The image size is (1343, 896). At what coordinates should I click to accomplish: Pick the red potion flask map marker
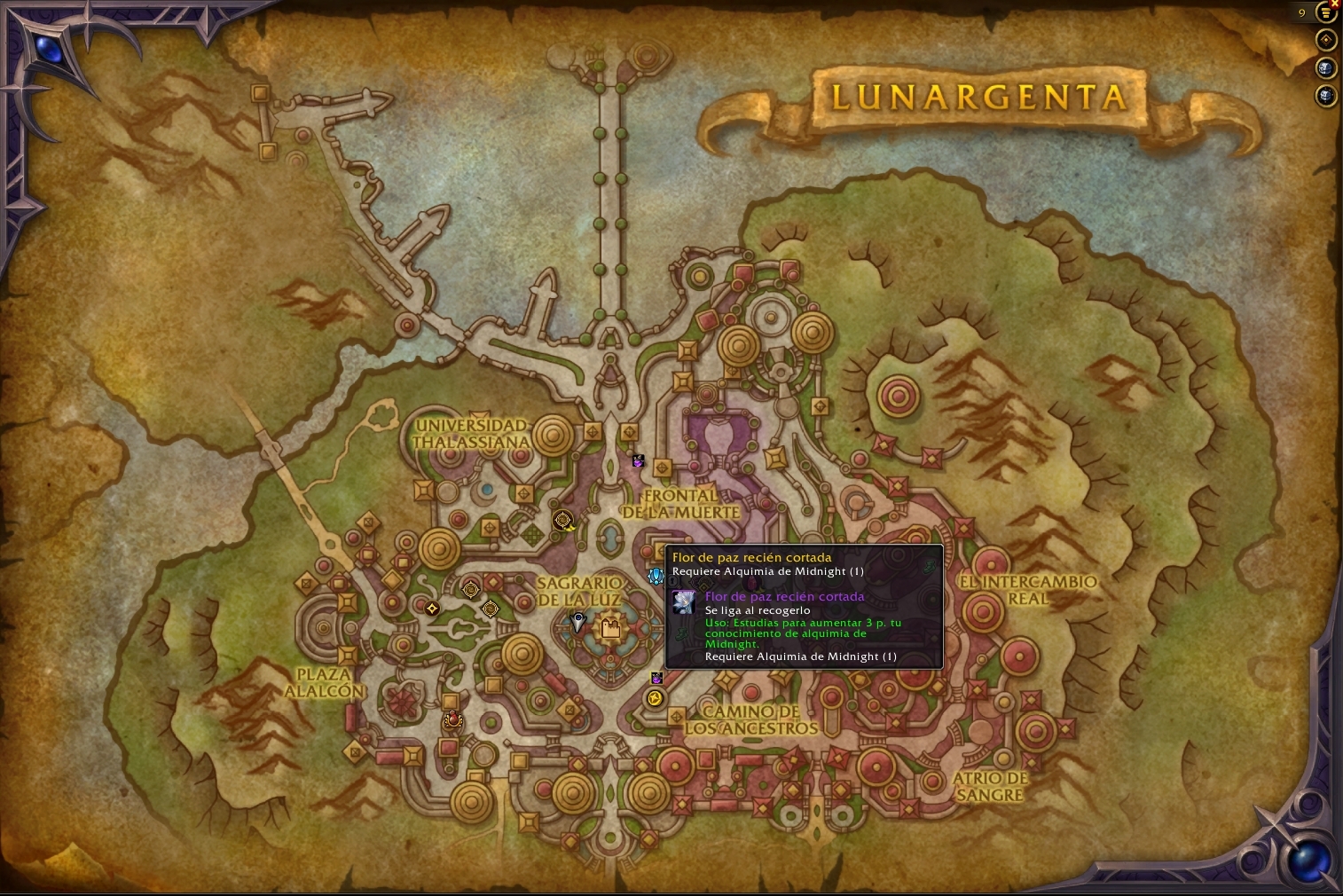click(453, 719)
